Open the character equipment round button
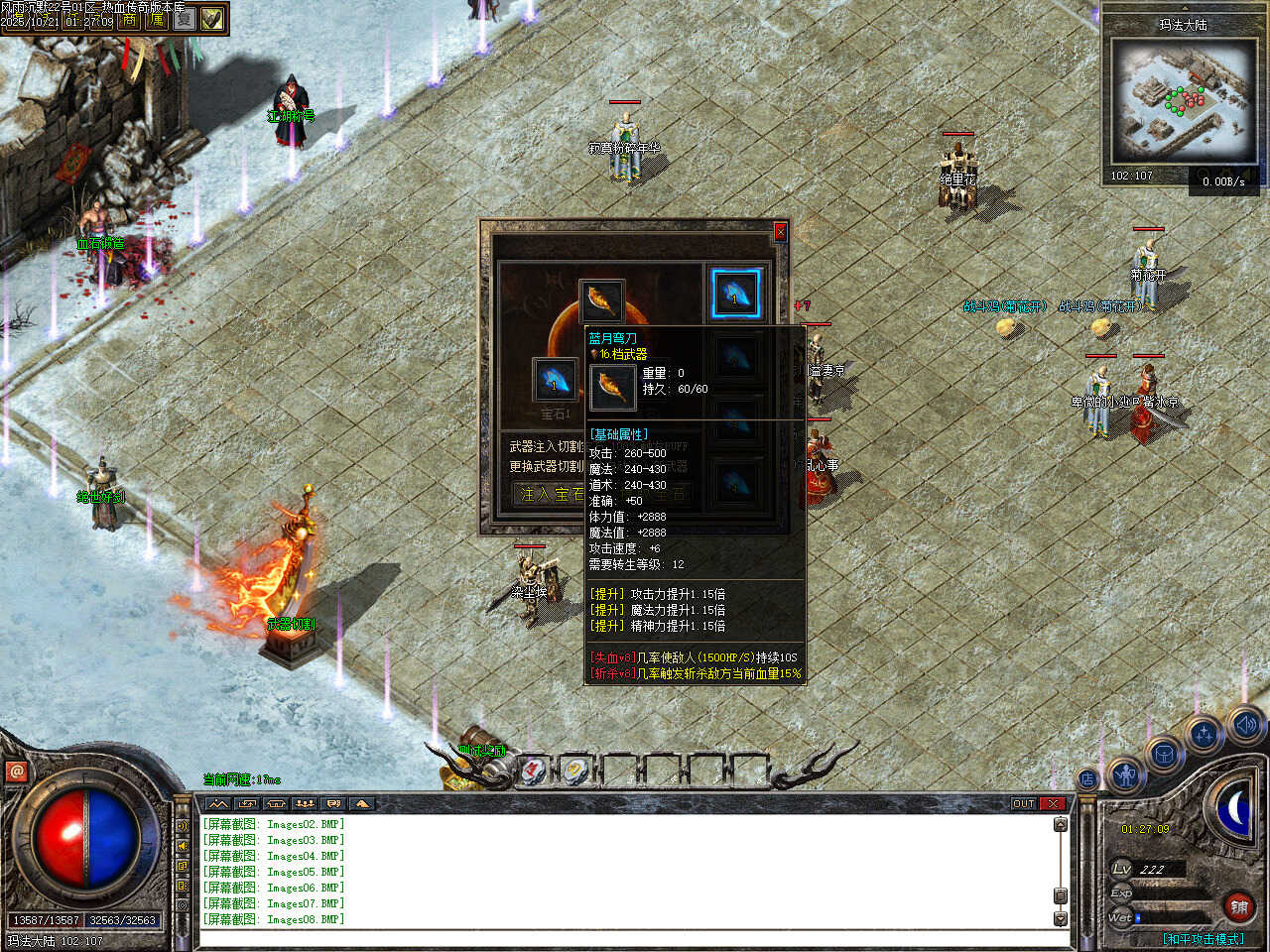Screen dimensions: 1270x952 coord(1125,773)
